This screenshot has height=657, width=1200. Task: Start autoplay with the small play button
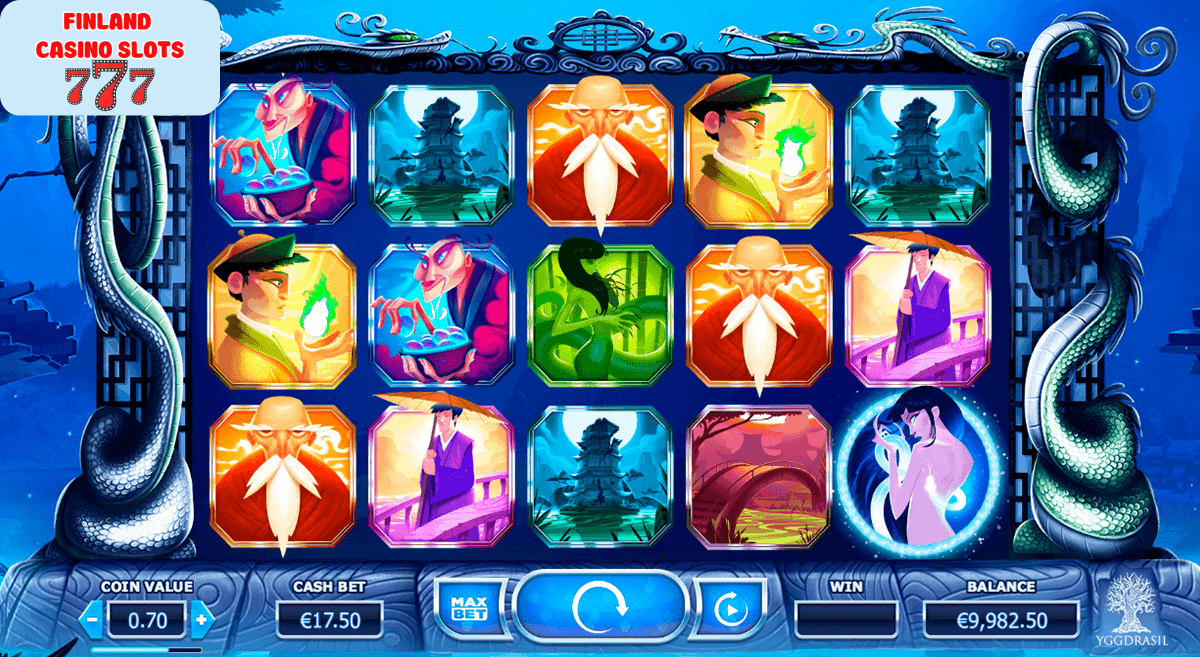(x=727, y=607)
